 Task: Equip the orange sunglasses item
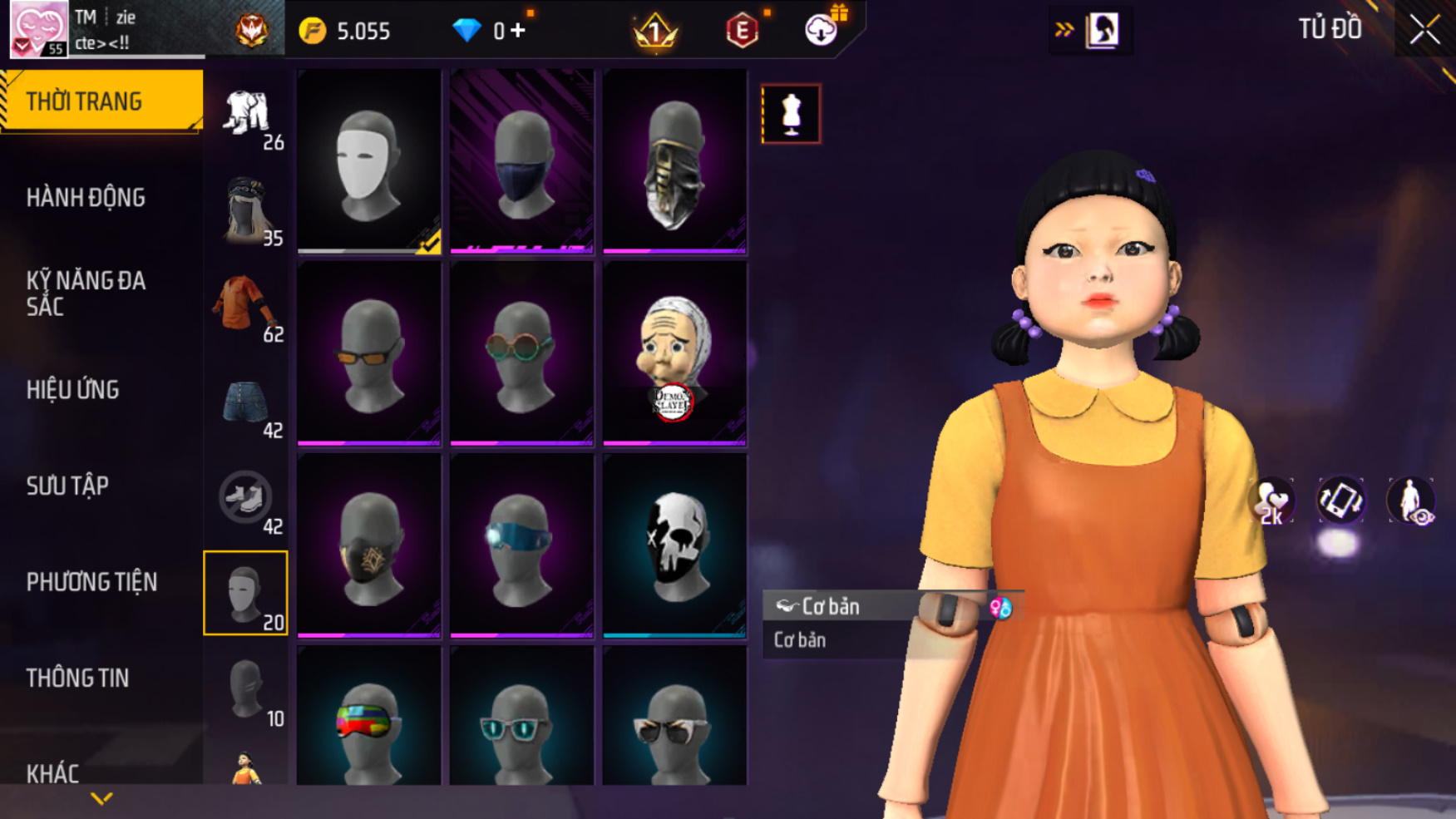point(368,353)
